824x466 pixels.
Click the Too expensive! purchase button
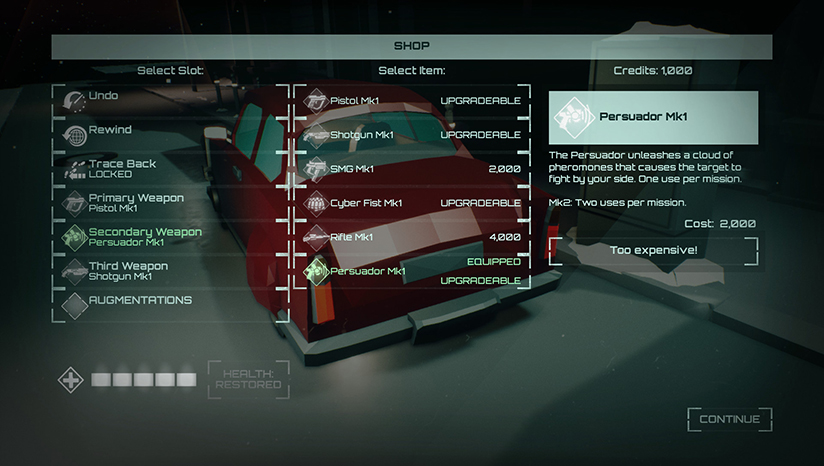tap(652, 250)
